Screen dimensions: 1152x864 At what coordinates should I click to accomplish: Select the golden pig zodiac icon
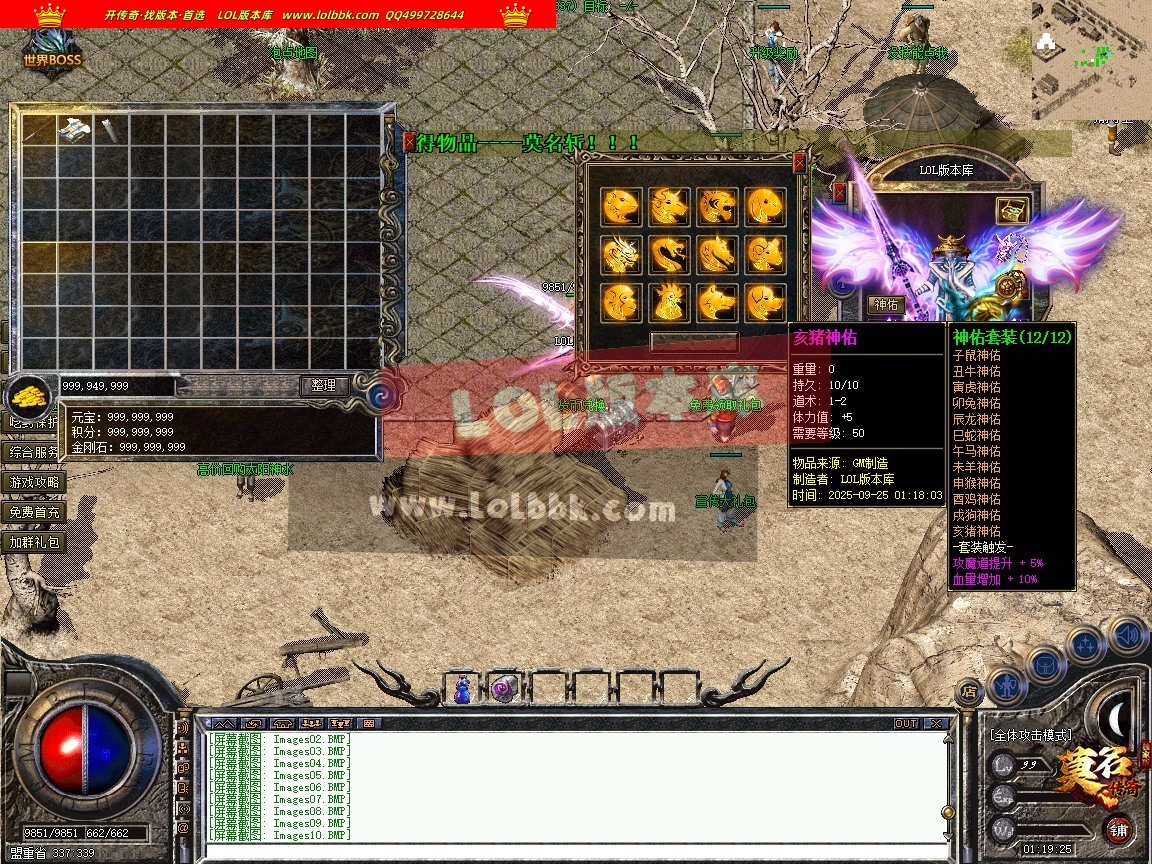[x=765, y=302]
